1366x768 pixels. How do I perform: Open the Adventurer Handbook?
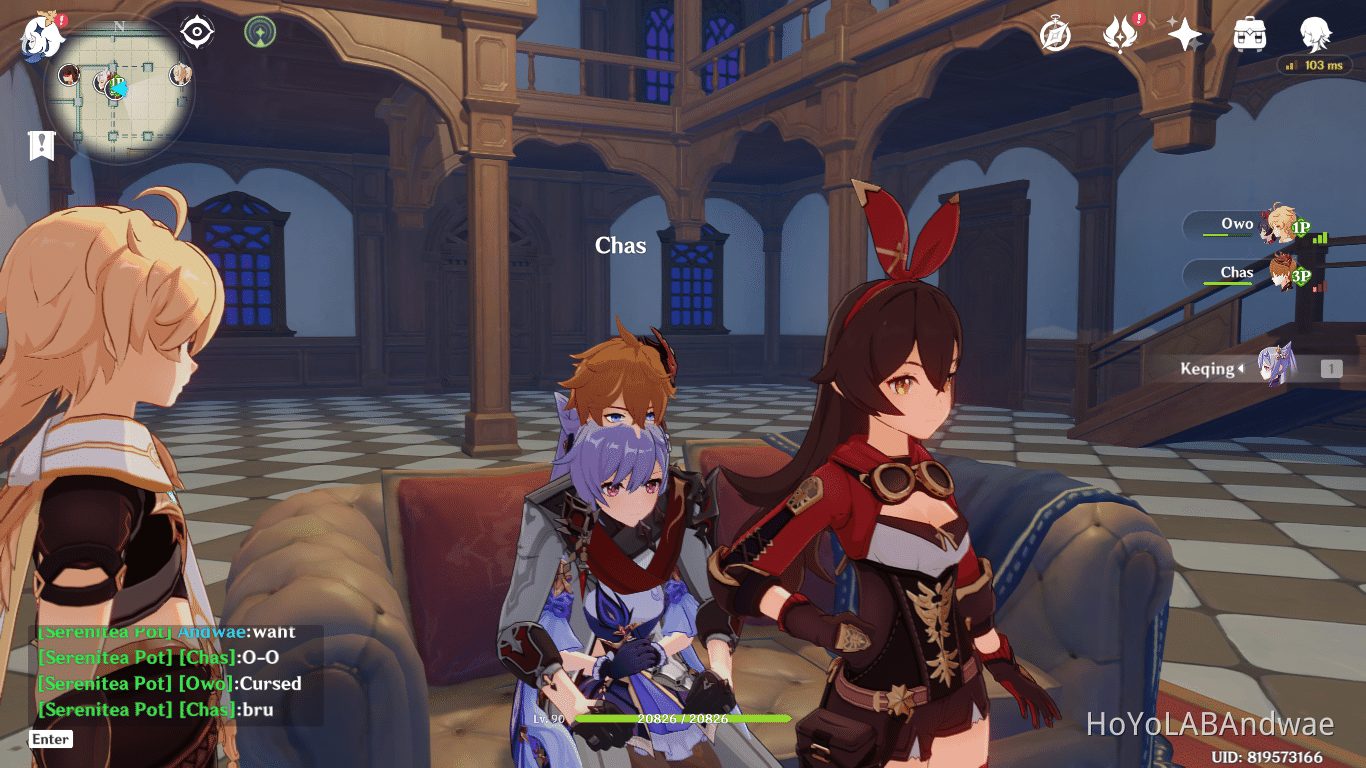1122,33
